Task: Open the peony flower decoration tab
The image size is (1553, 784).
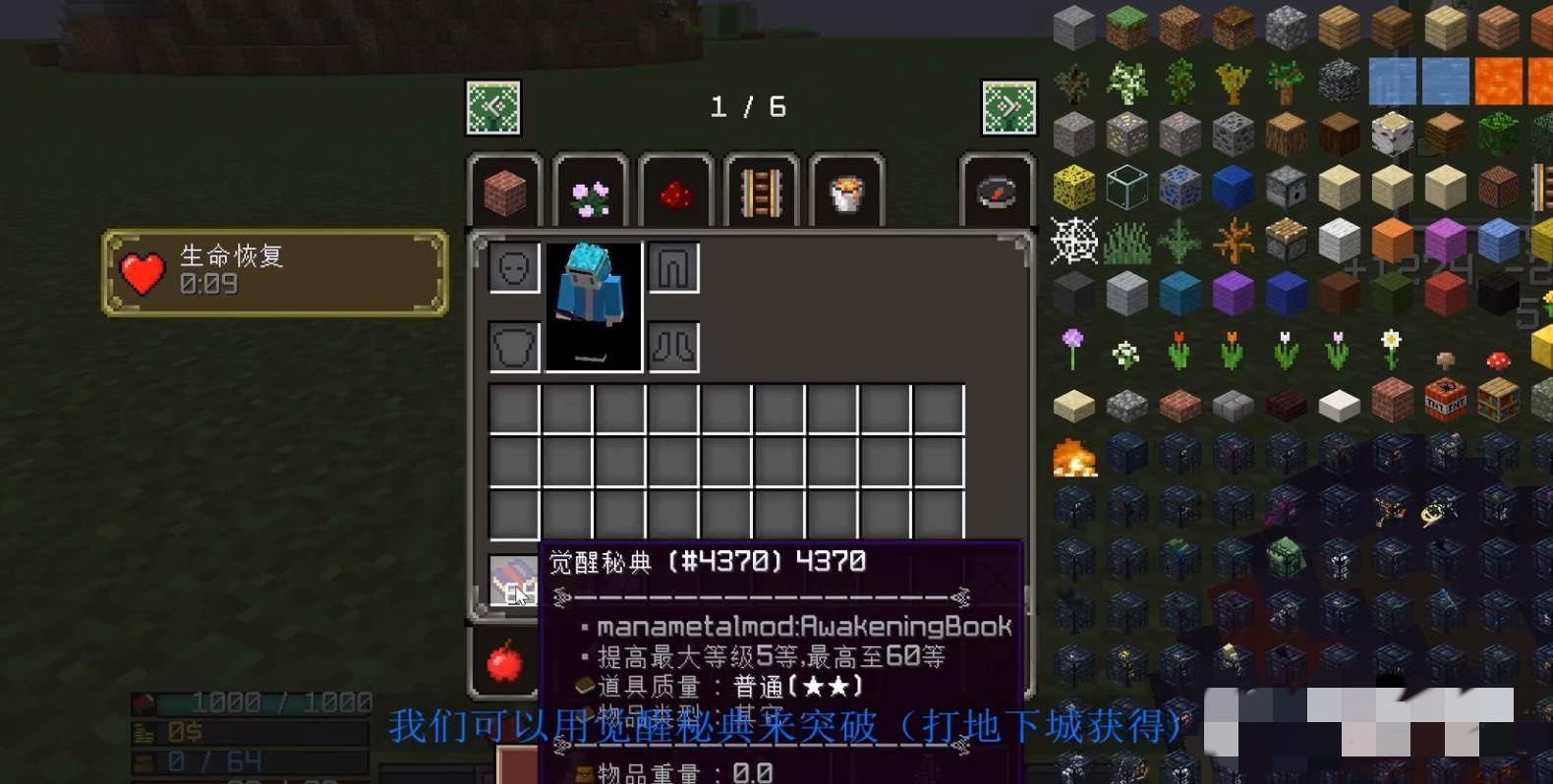Action: [x=591, y=191]
